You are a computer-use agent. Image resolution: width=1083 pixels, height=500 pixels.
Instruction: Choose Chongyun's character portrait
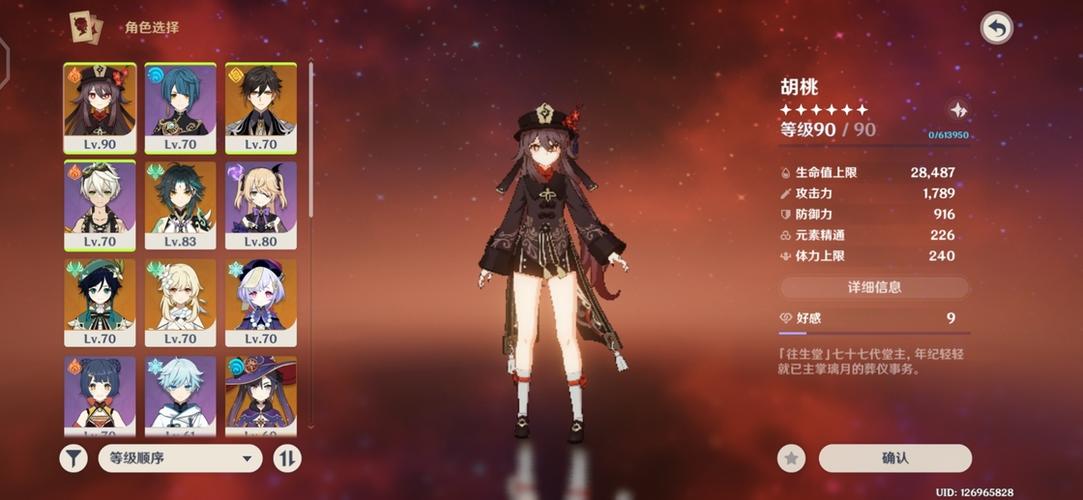click(x=180, y=394)
